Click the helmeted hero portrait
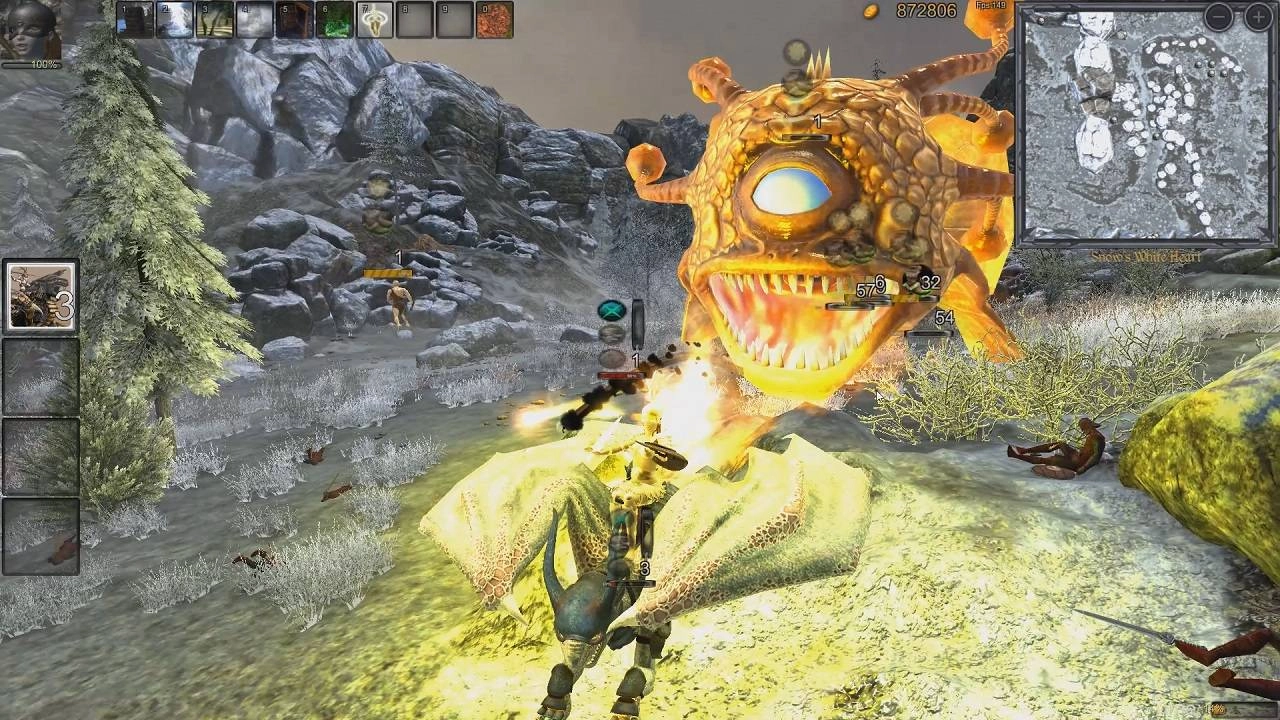 point(30,30)
